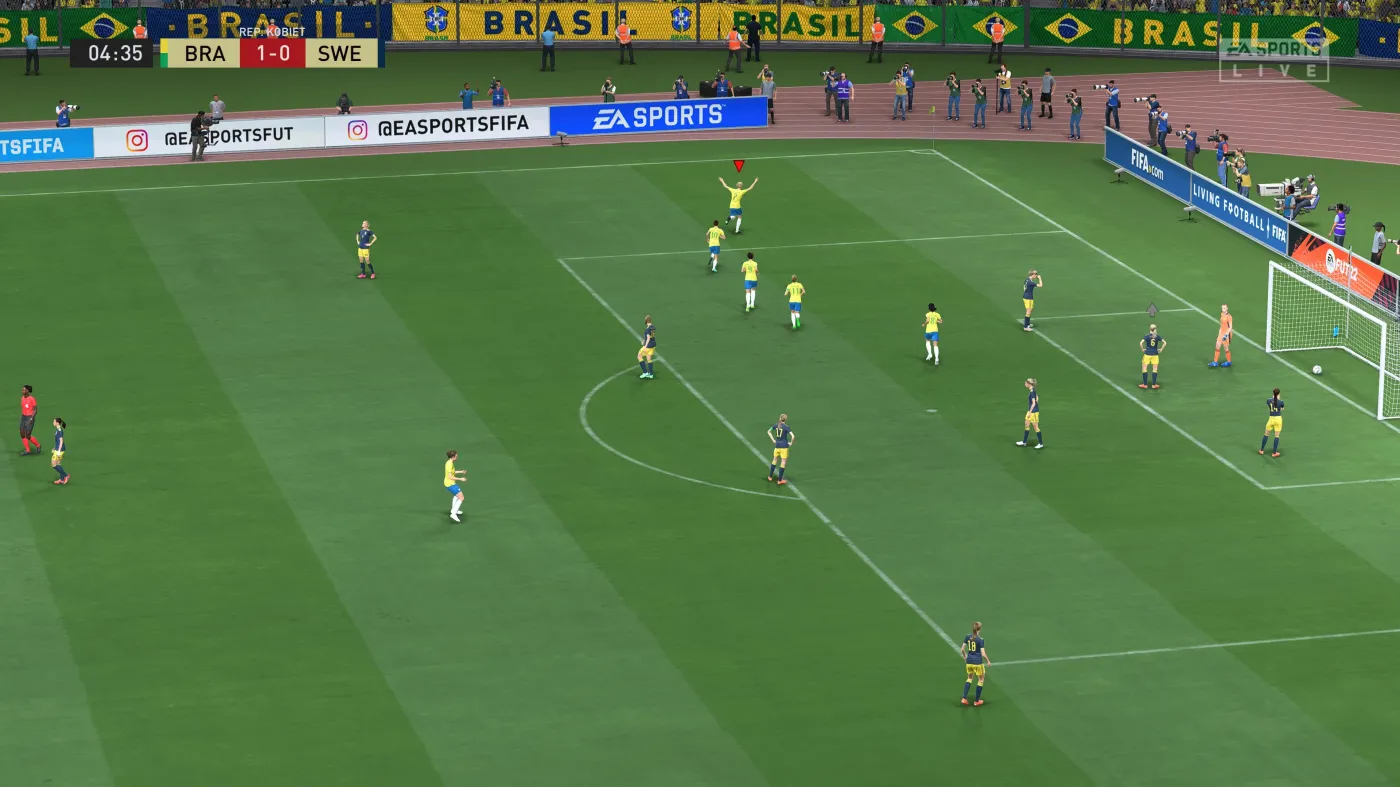Click the REPR. KOBIET caption above the scoreboard
The height and width of the screenshot is (787, 1400).
(x=272, y=31)
